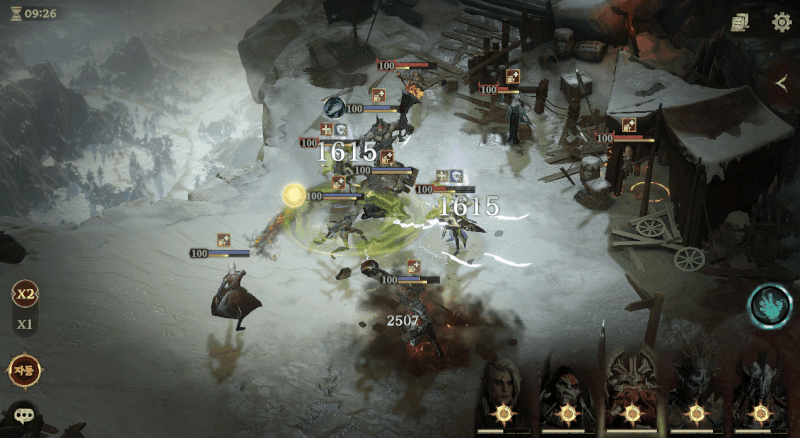Toggle the 자동 auto-battle button
The width and height of the screenshot is (800, 438).
point(24,370)
